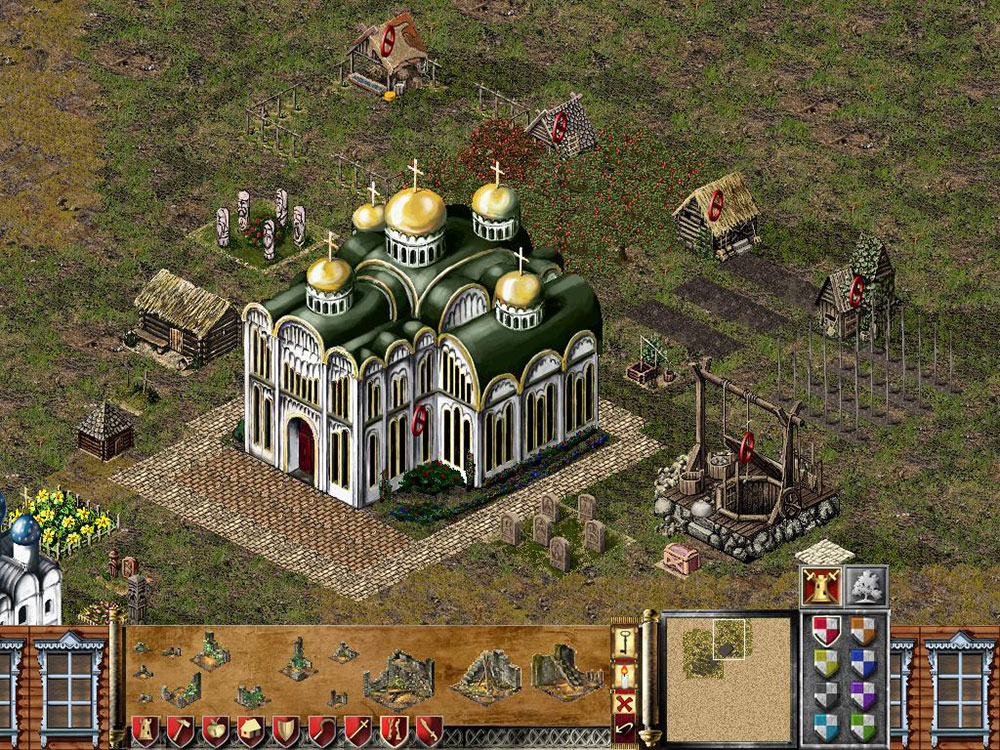Select the plain shield category icon
This screenshot has width=1000, height=750.
click(x=286, y=731)
